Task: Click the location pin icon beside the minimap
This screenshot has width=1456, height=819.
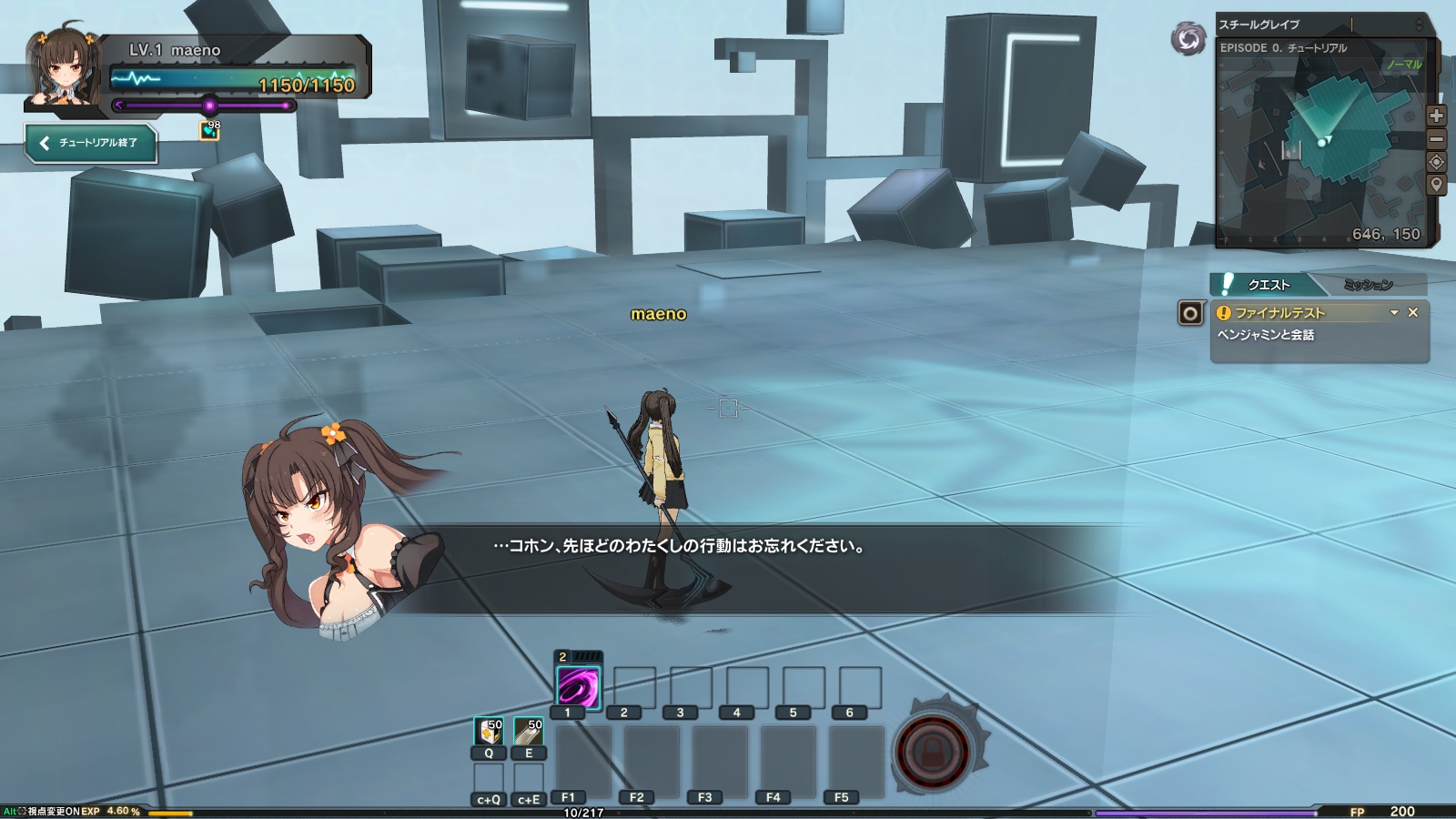Action: pos(1435,185)
